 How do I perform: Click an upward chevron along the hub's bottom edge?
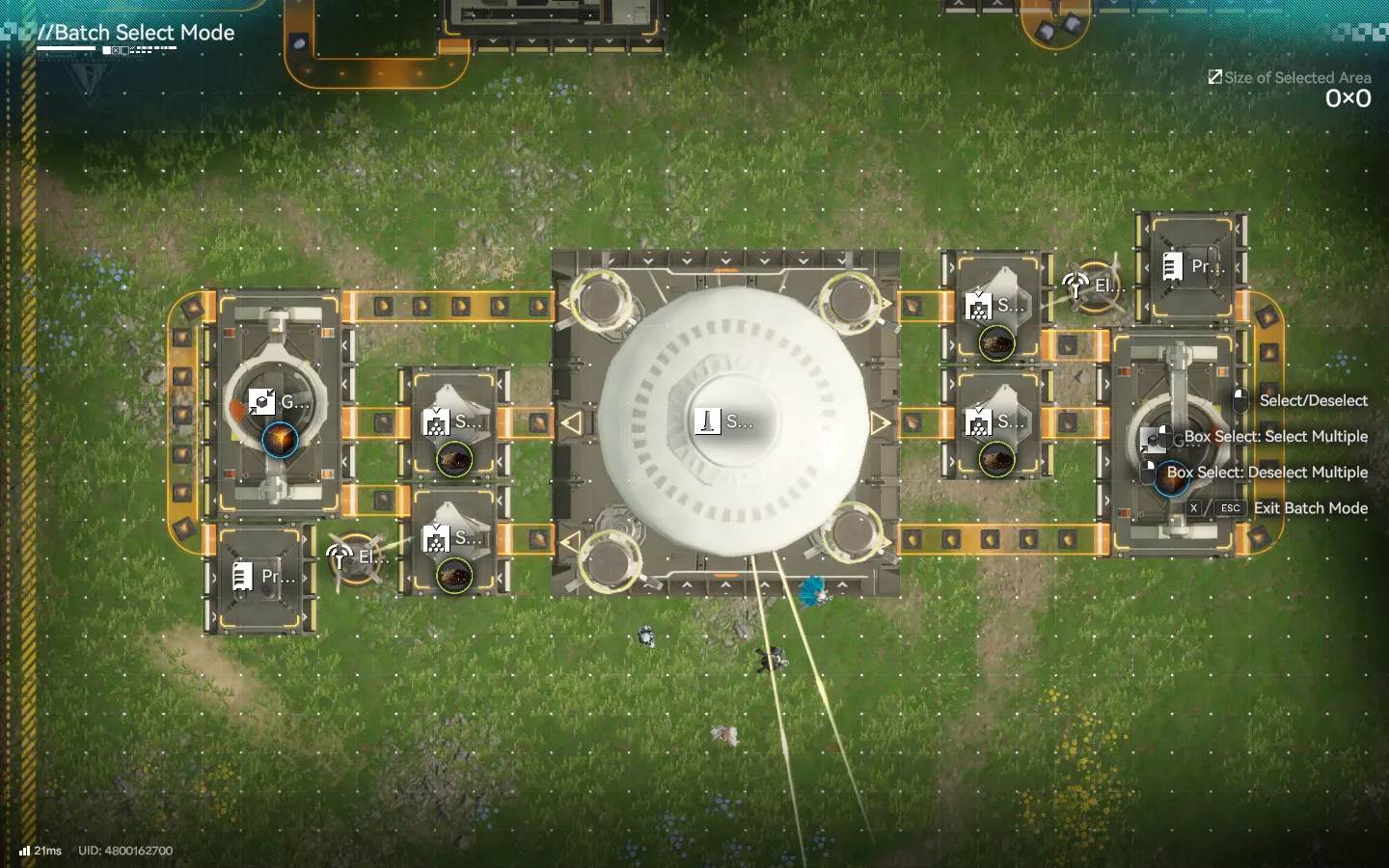pyautogui.click(x=724, y=583)
